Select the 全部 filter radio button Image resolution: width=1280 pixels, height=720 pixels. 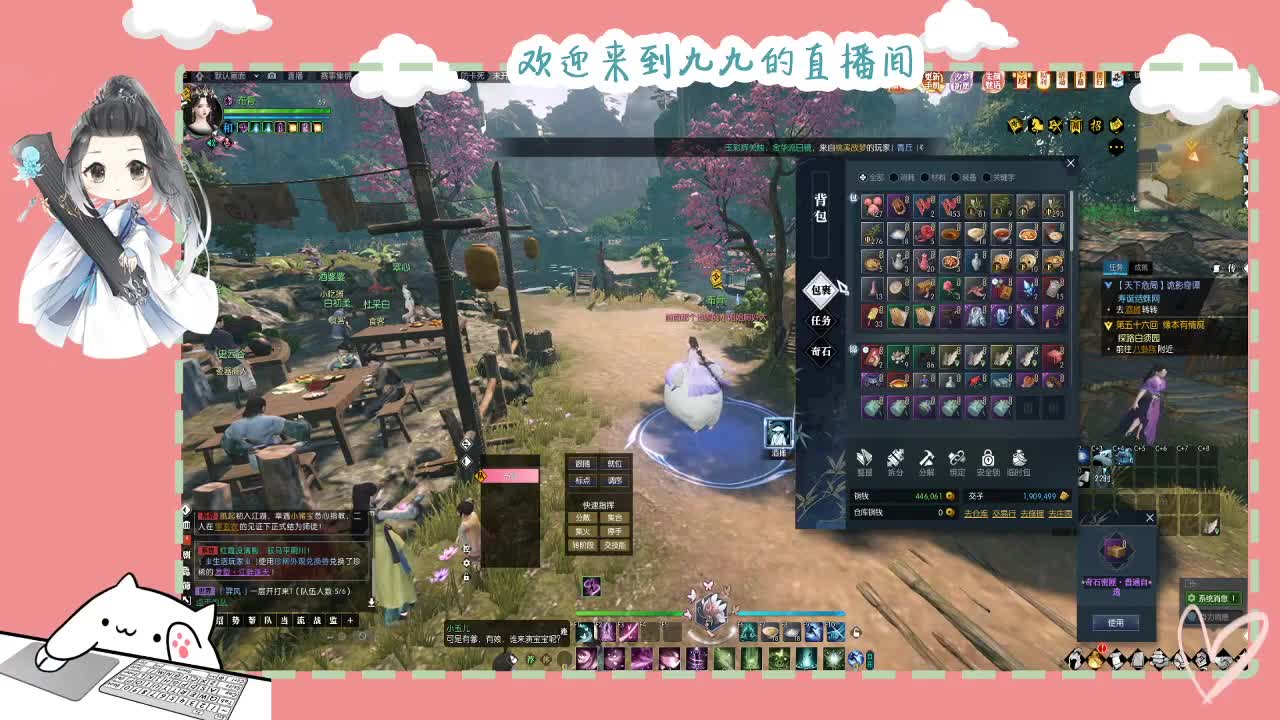pos(863,177)
